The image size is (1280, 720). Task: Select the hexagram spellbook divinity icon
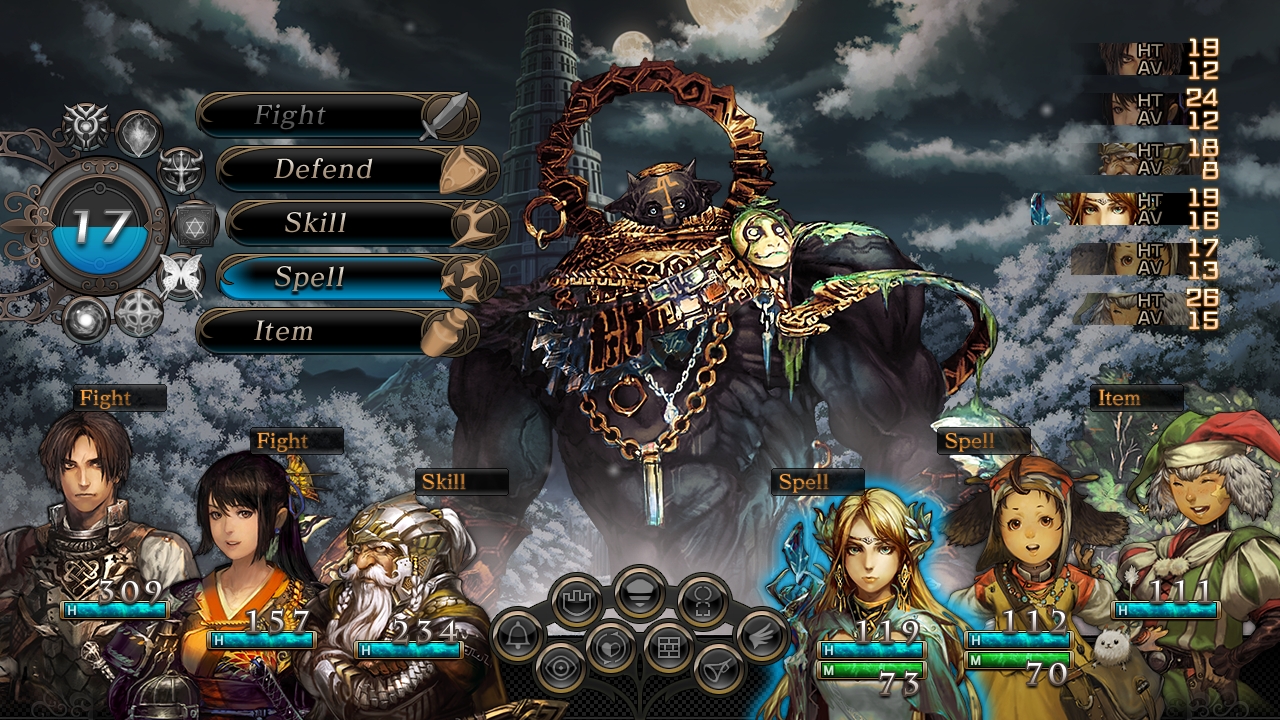(x=195, y=224)
